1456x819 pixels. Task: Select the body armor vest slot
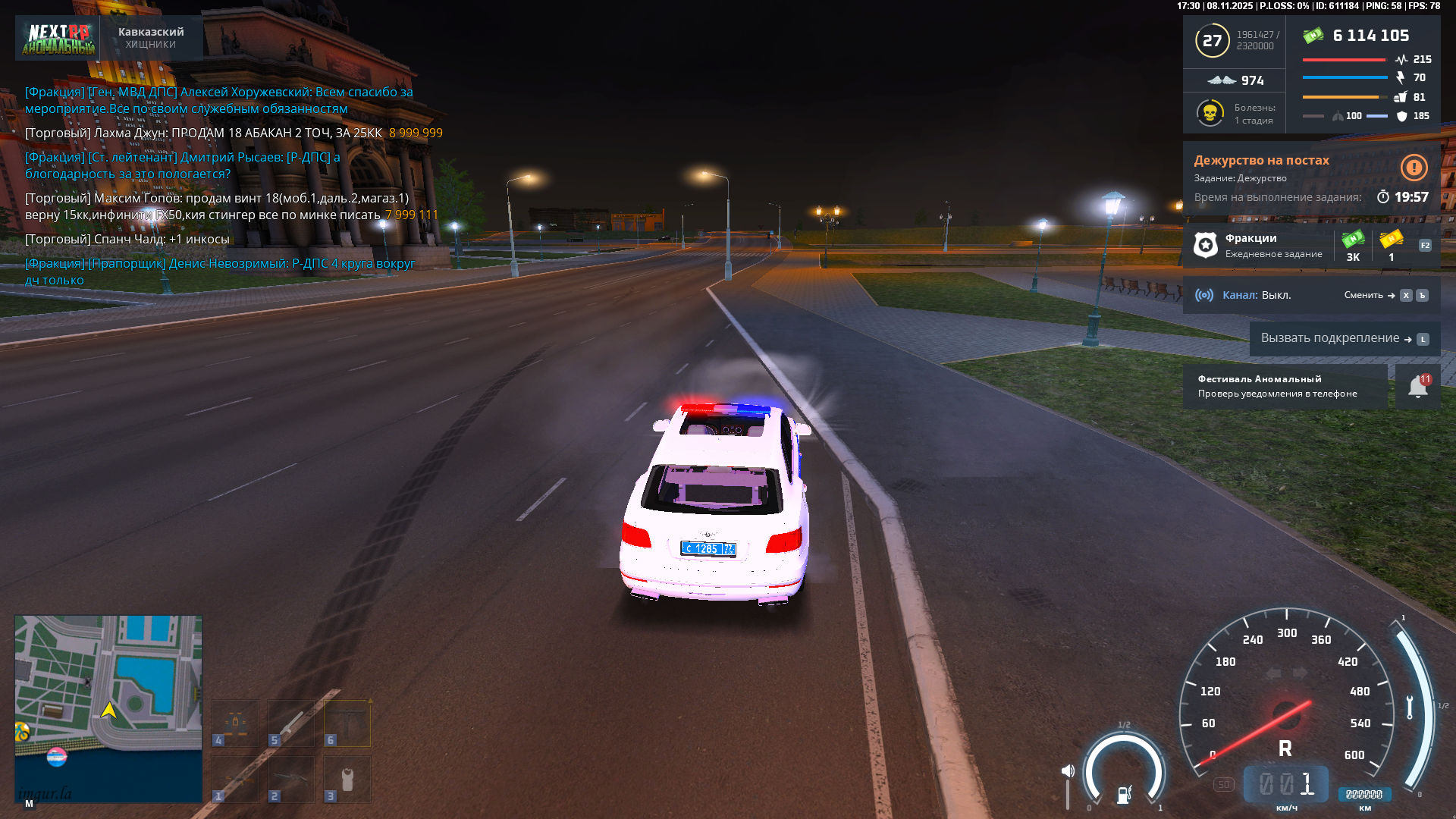pyautogui.click(x=347, y=779)
